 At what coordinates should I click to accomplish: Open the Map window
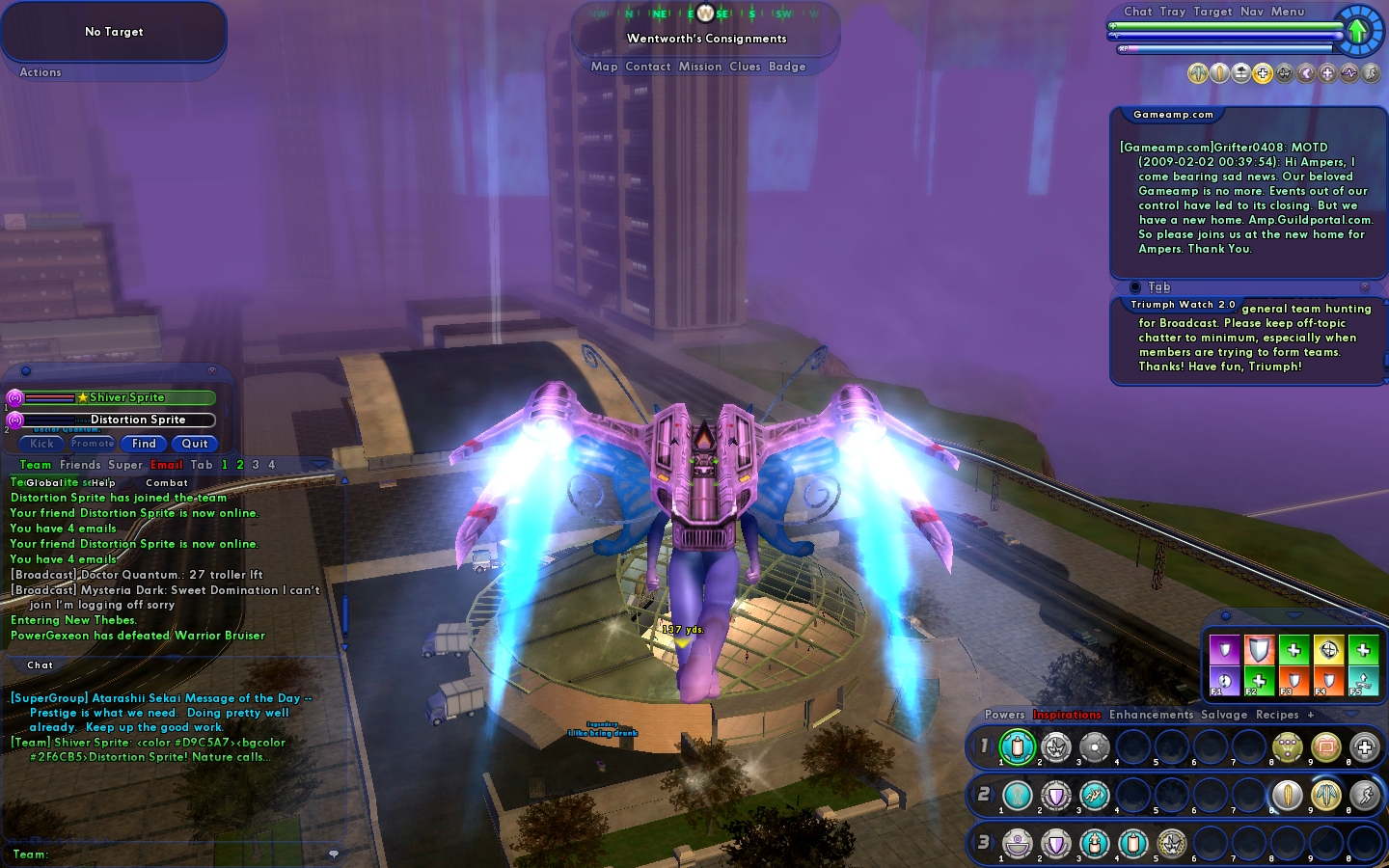(604, 67)
